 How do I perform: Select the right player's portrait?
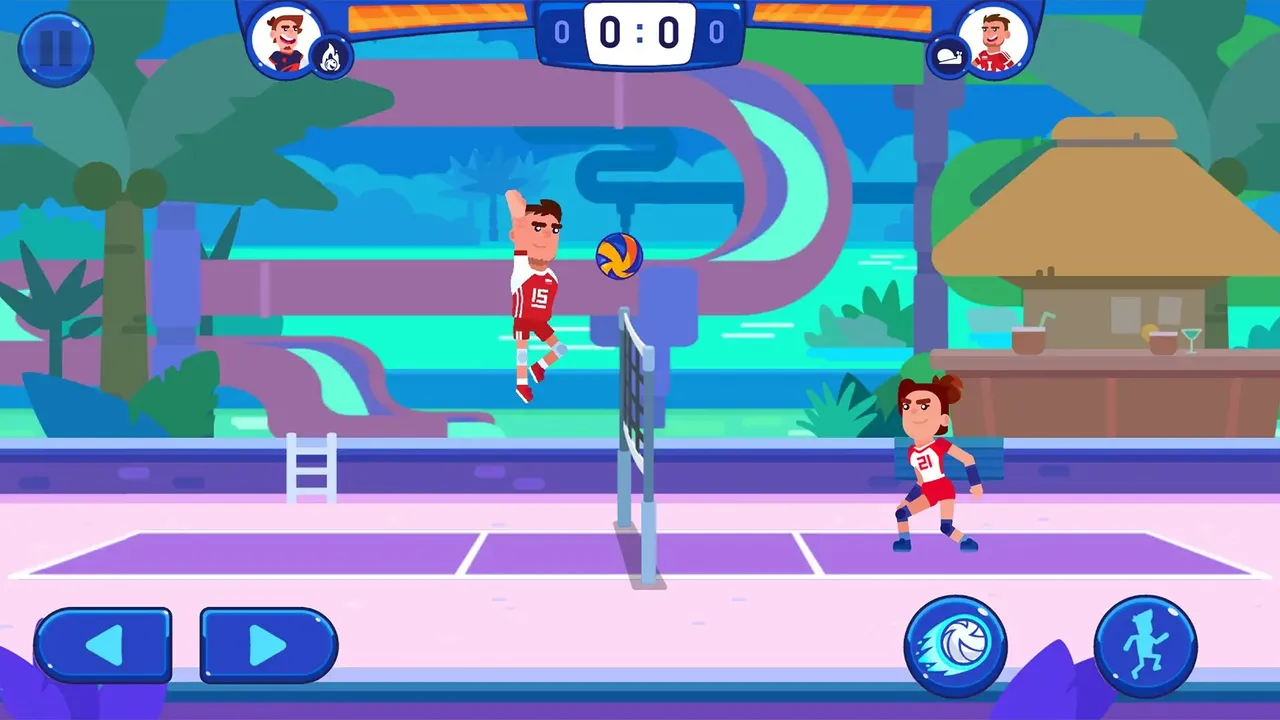[x=994, y=40]
